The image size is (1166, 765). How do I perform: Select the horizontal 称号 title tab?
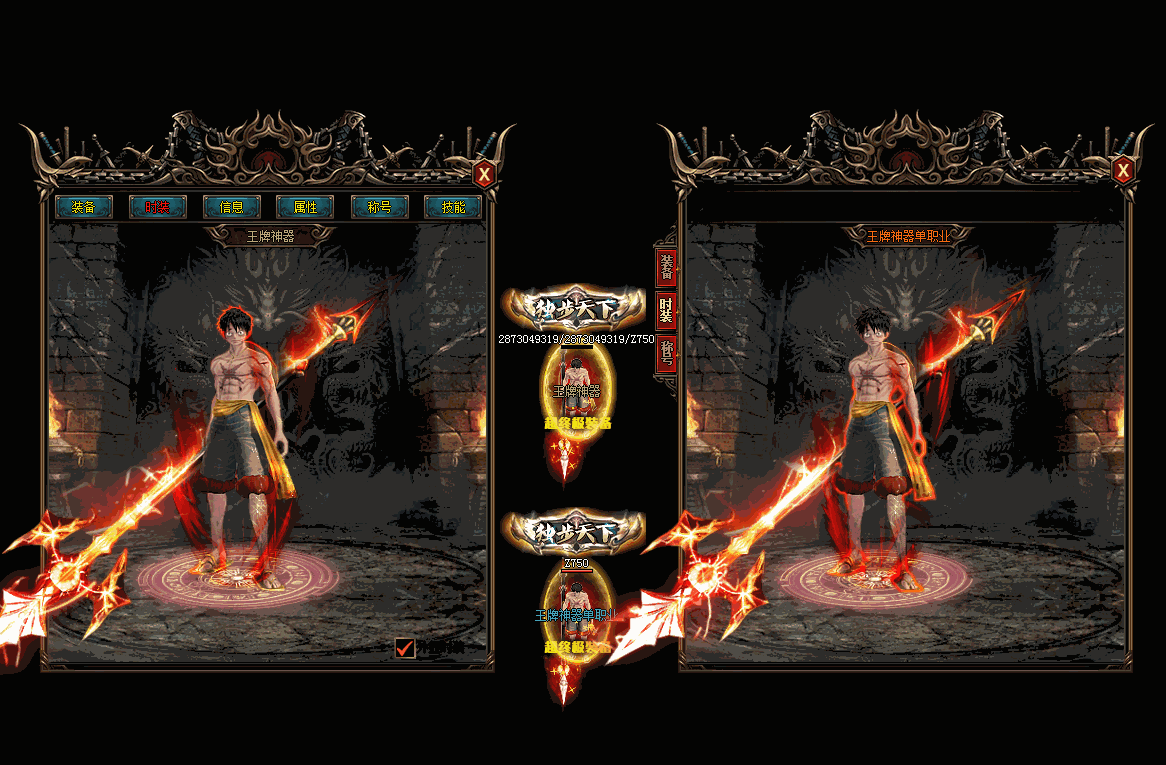click(379, 207)
